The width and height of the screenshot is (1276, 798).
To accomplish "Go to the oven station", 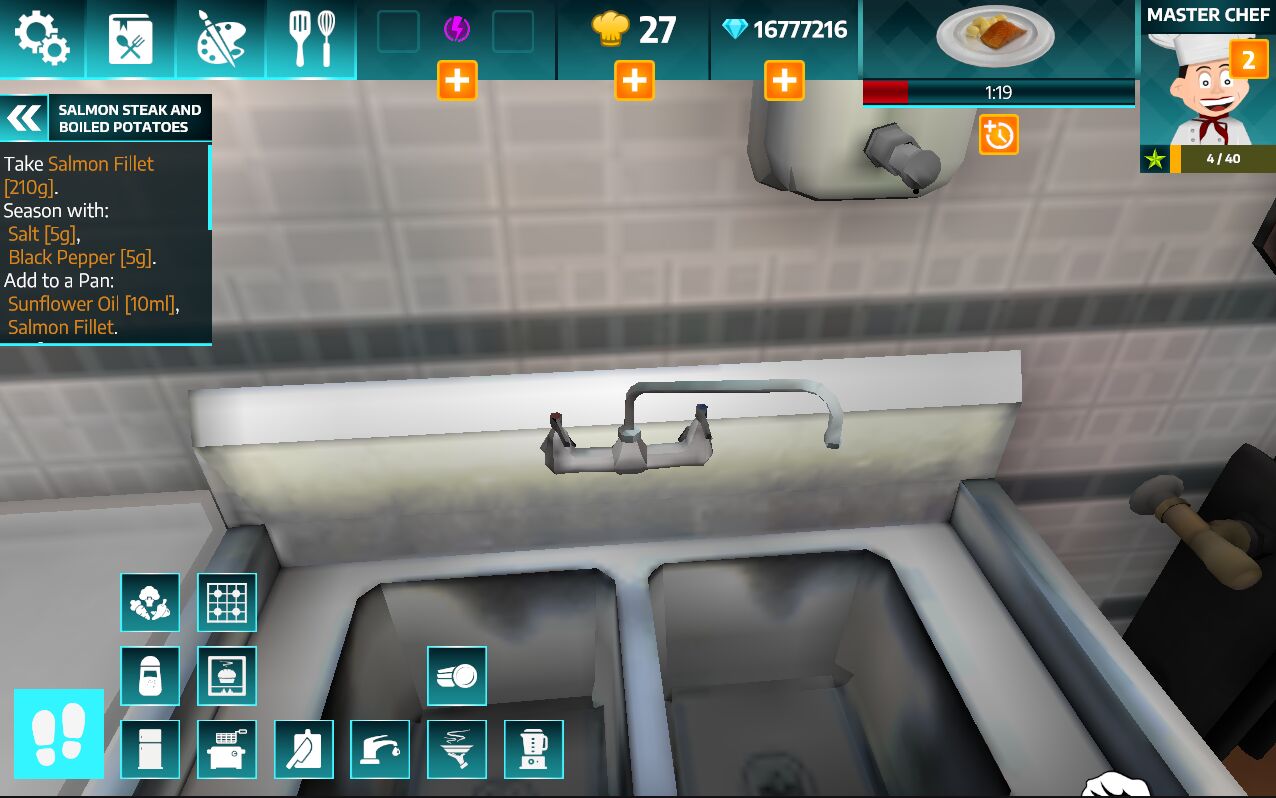I will (227, 676).
